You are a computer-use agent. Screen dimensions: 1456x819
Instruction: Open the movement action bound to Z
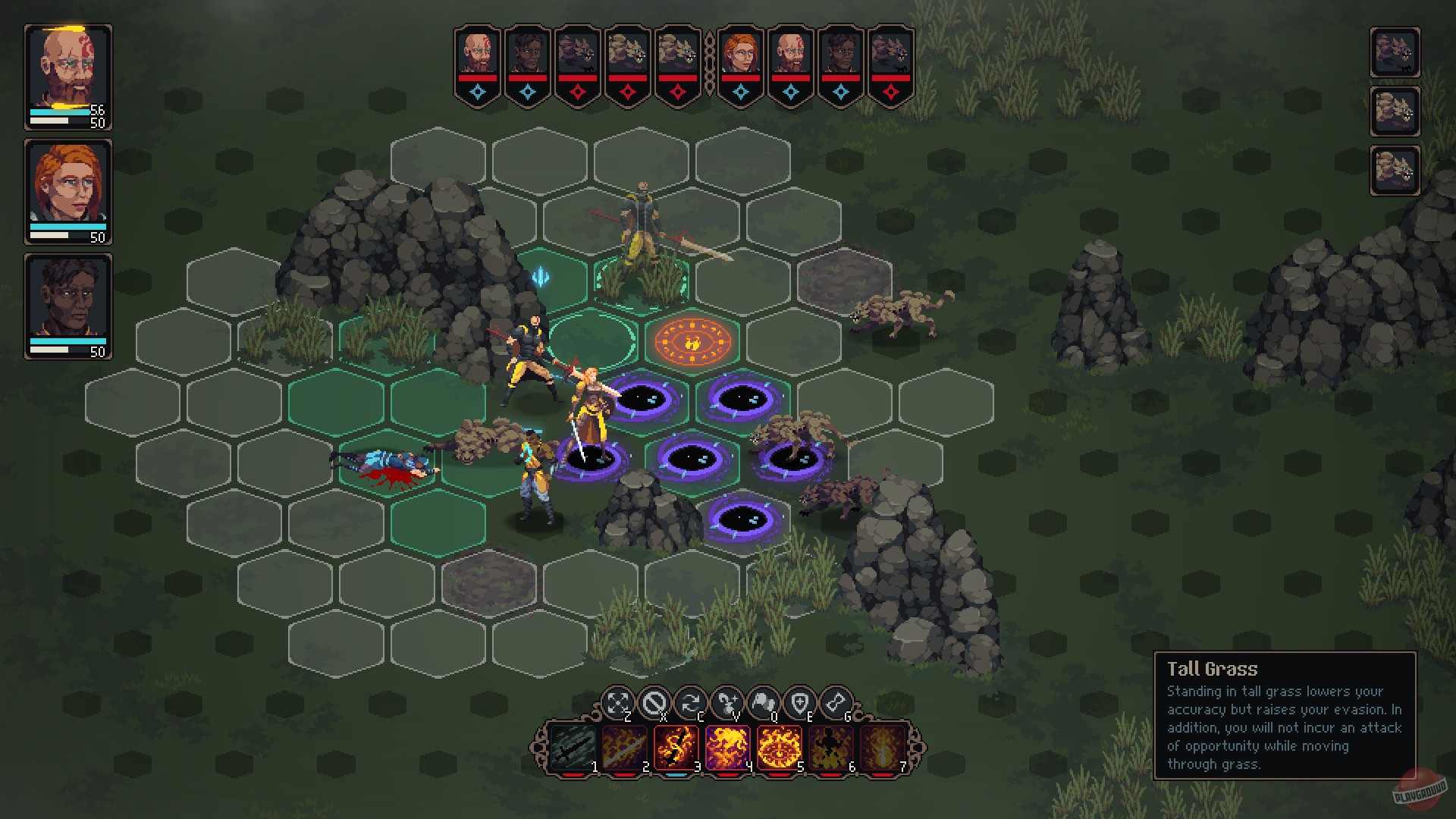tap(618, 700)
